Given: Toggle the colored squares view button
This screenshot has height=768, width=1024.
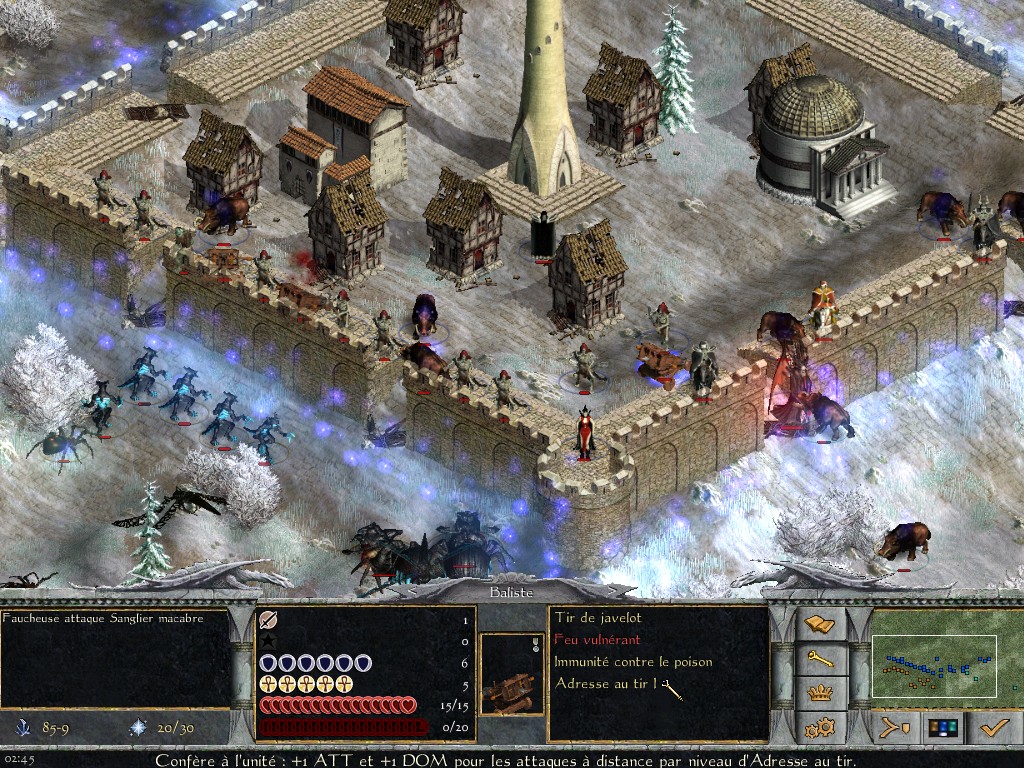Looking at the screenshot, I should click(943, 727).
